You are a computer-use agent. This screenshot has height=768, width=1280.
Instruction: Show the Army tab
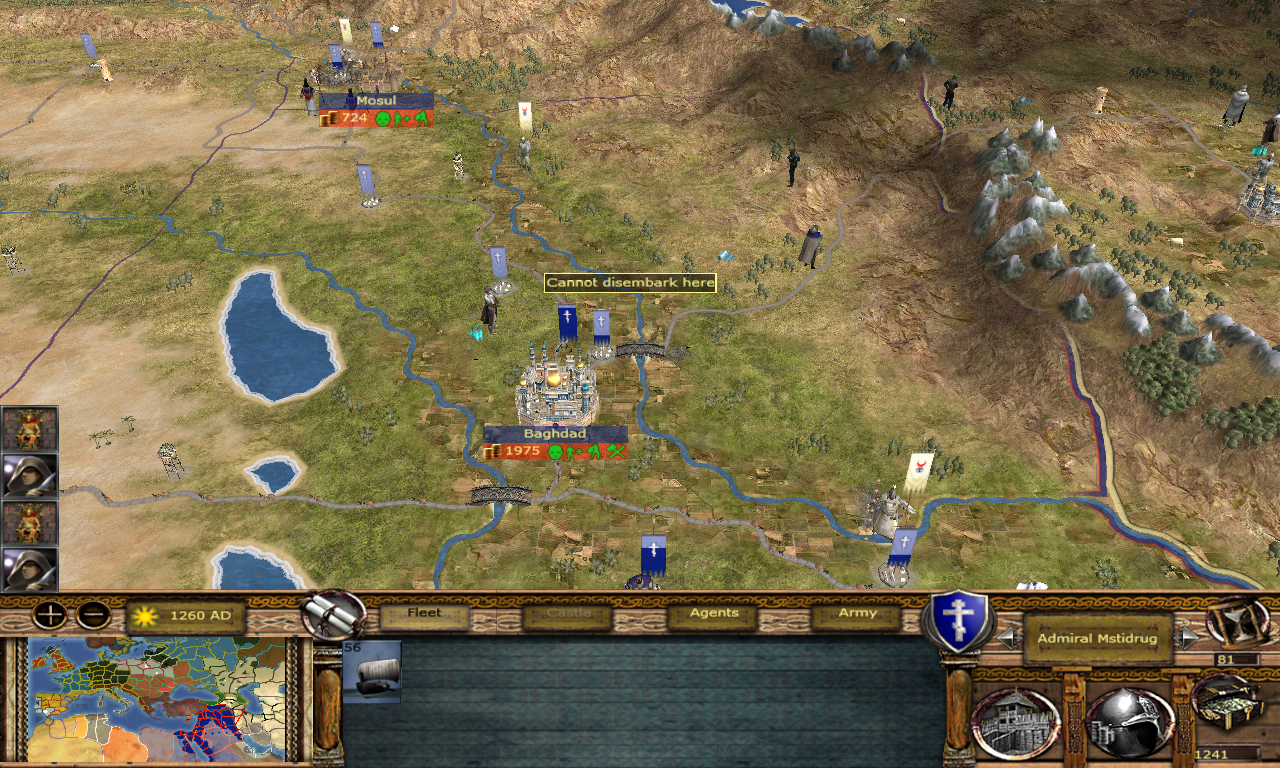point(857,614)
